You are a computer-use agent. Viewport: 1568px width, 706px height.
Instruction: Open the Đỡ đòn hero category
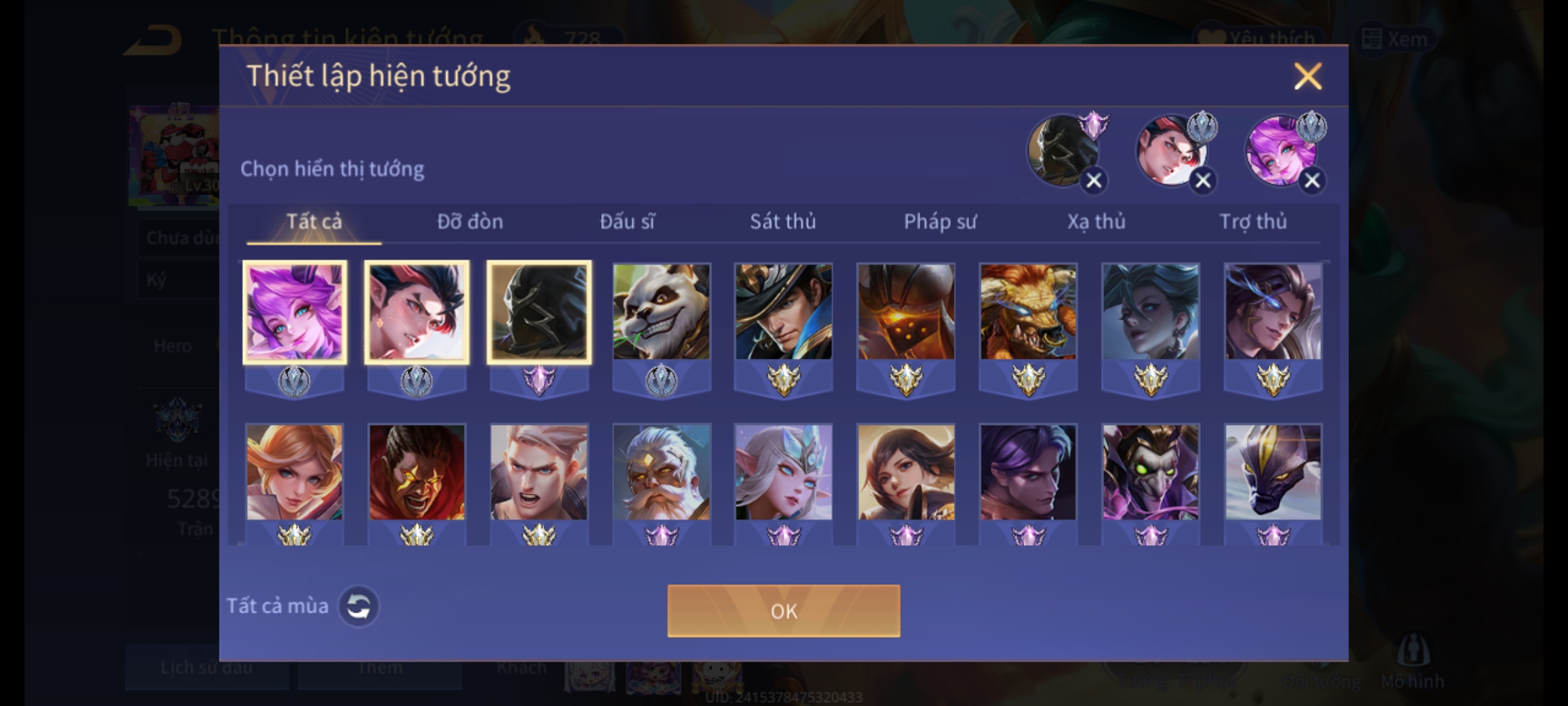tap(470, 222)
